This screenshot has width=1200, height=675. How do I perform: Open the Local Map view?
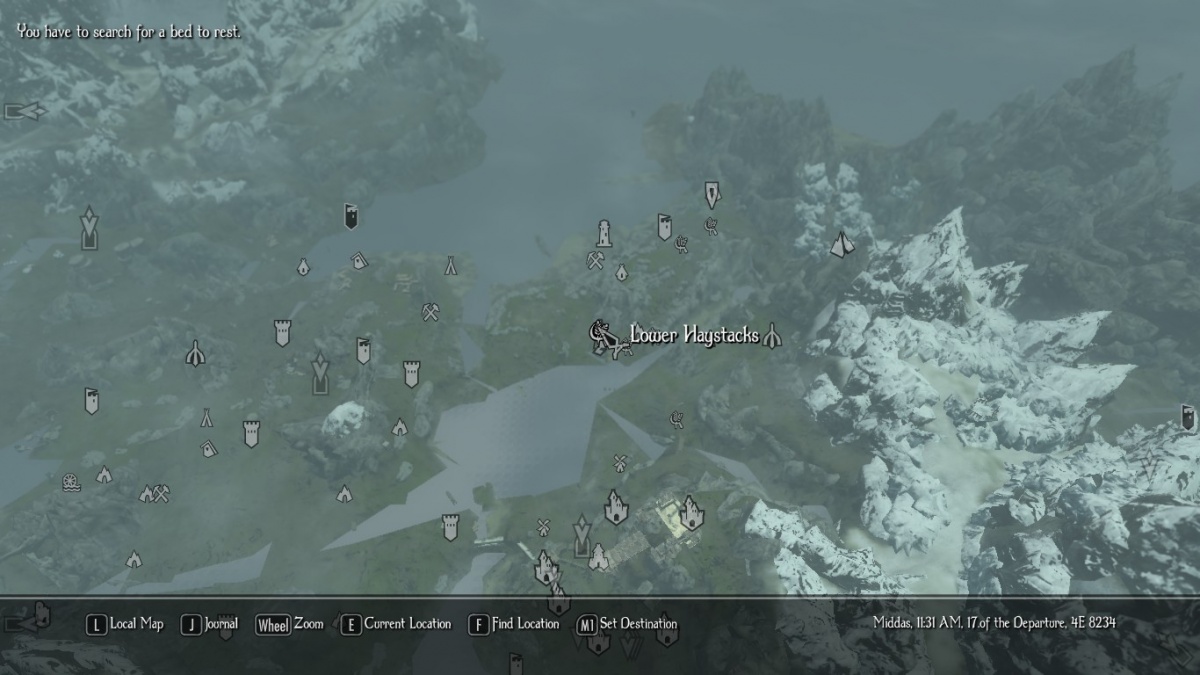point(125,624)
